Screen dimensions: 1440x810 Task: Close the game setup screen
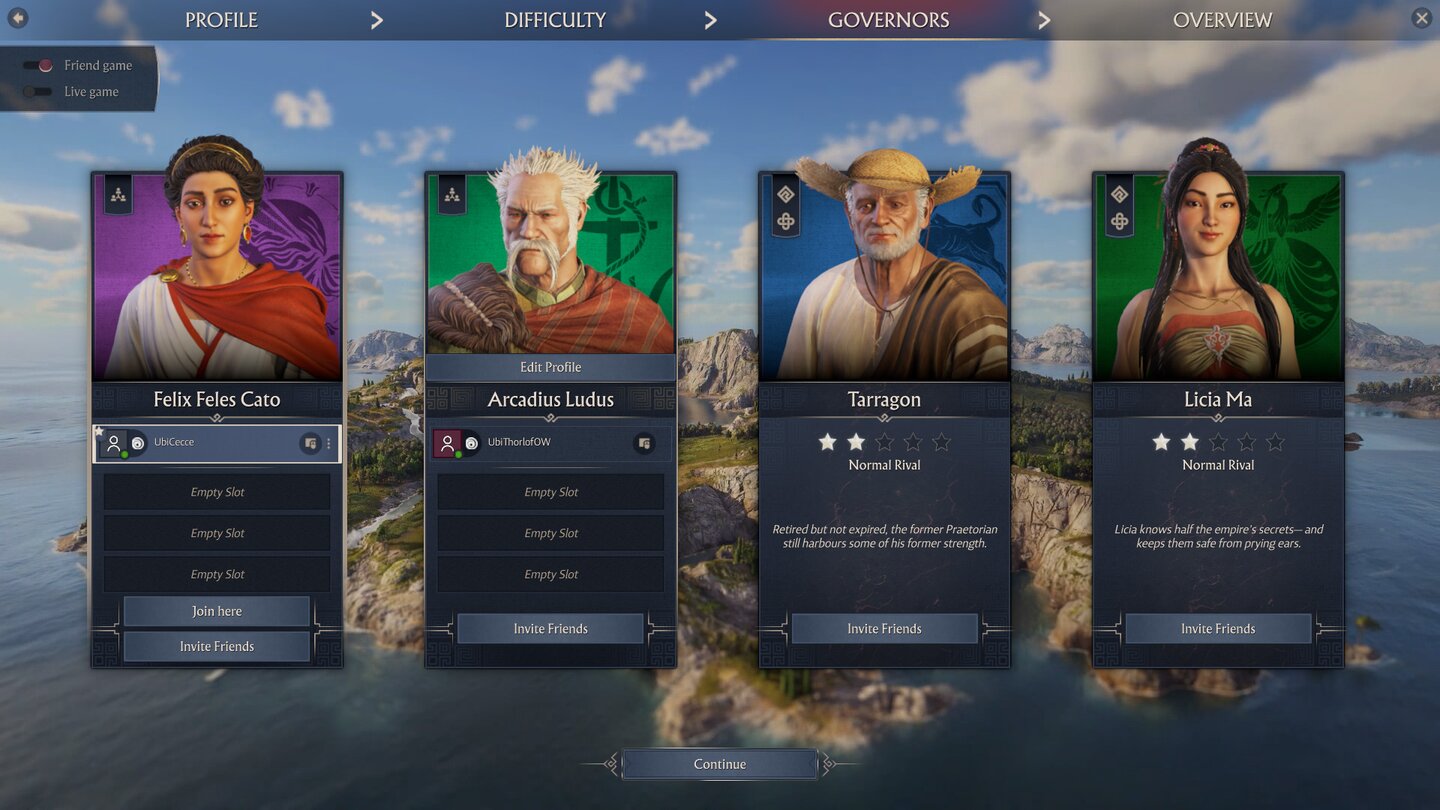pos(1421,18)
